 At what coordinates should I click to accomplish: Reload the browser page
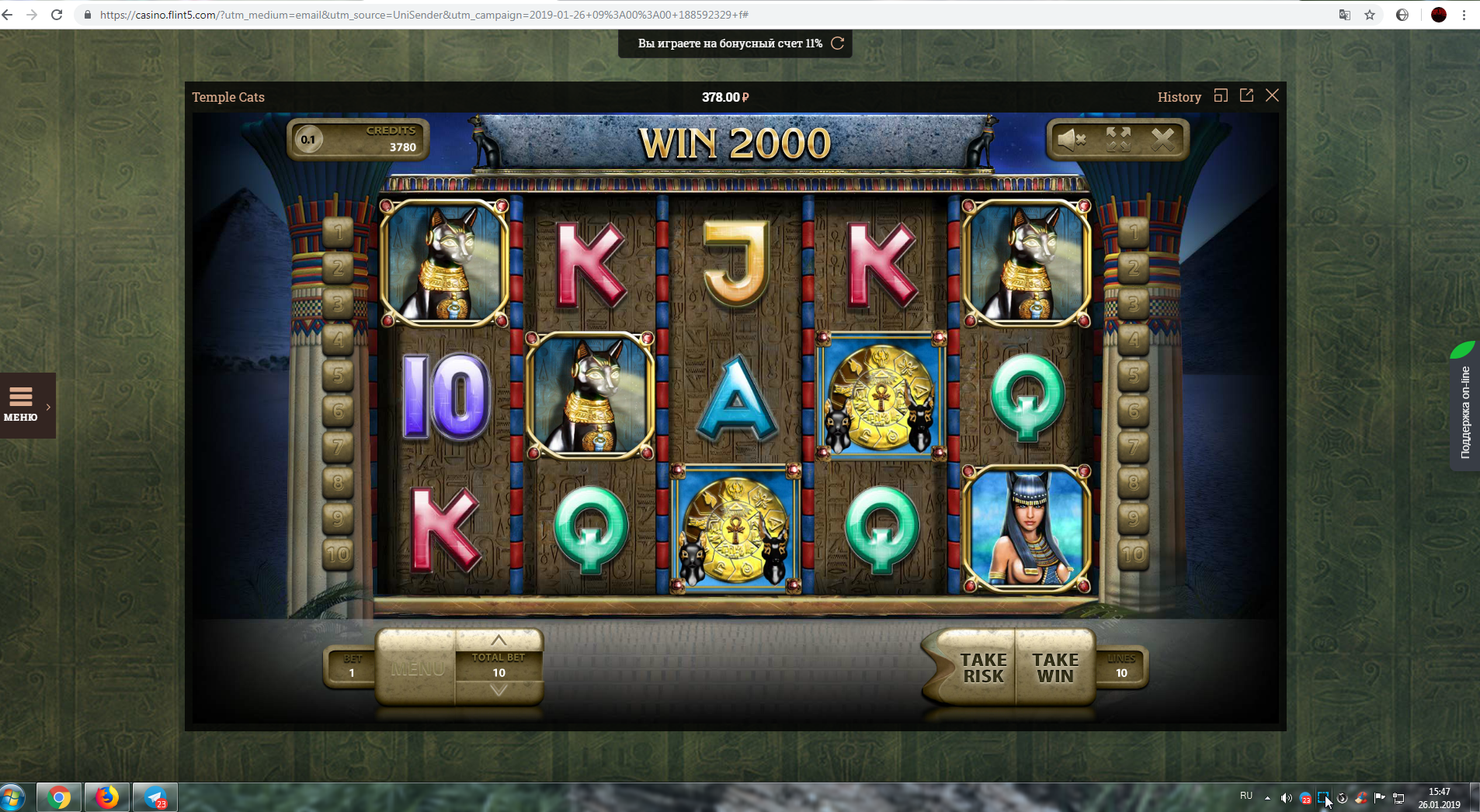57,15
